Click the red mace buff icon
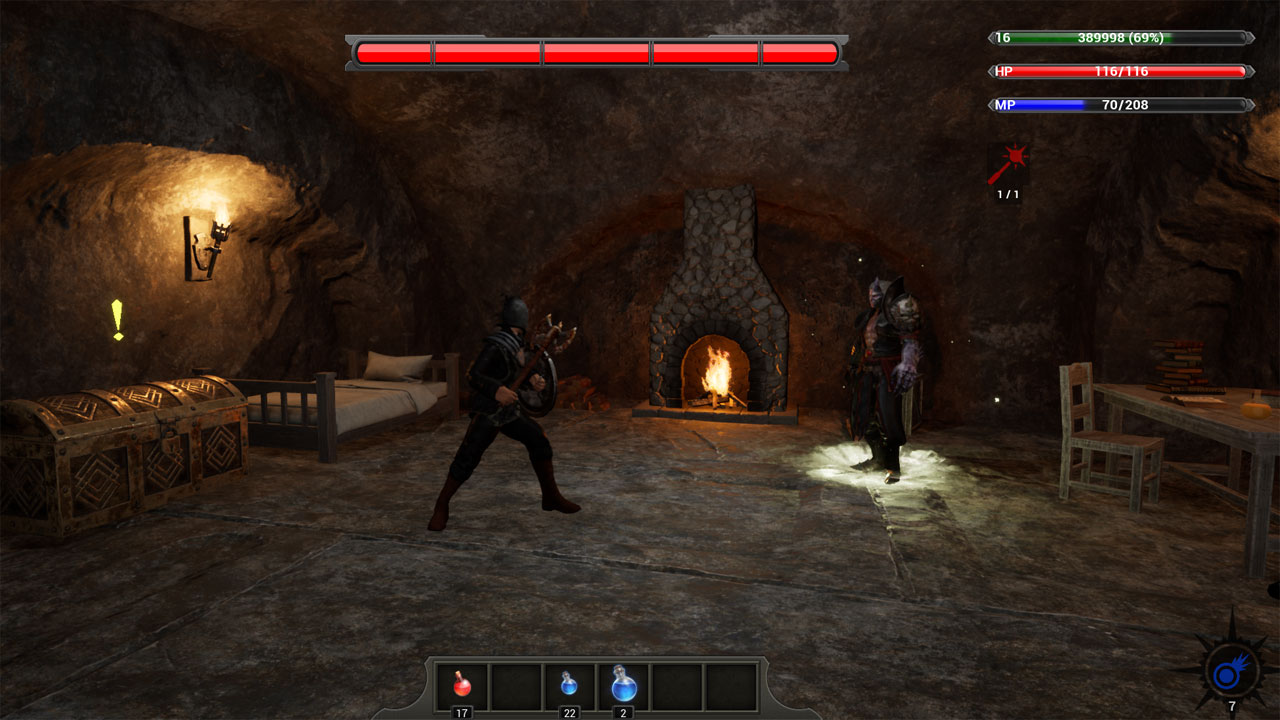The image size is (1280, 720). 1008,165
